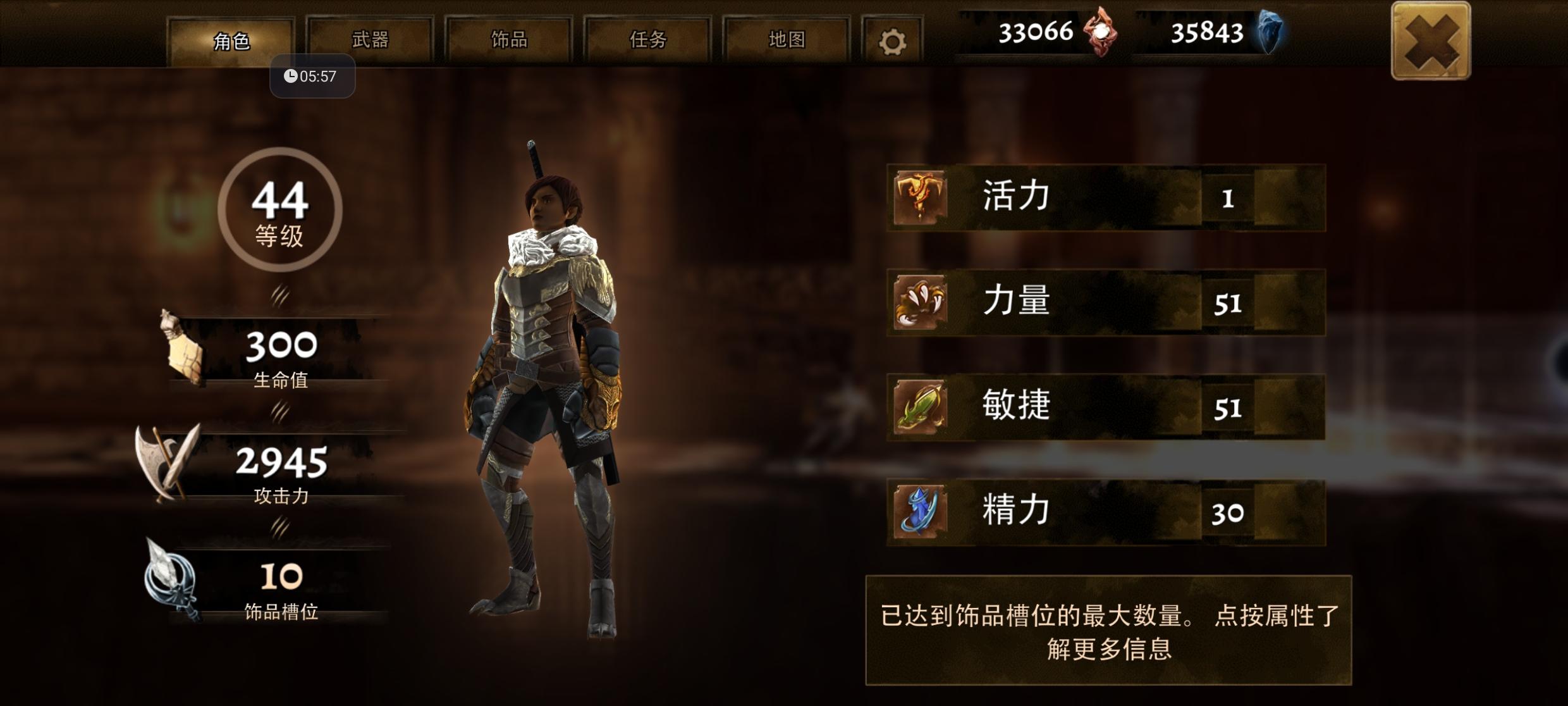Open the settings gear menu

pyautogui.click(x=892, y=39)
